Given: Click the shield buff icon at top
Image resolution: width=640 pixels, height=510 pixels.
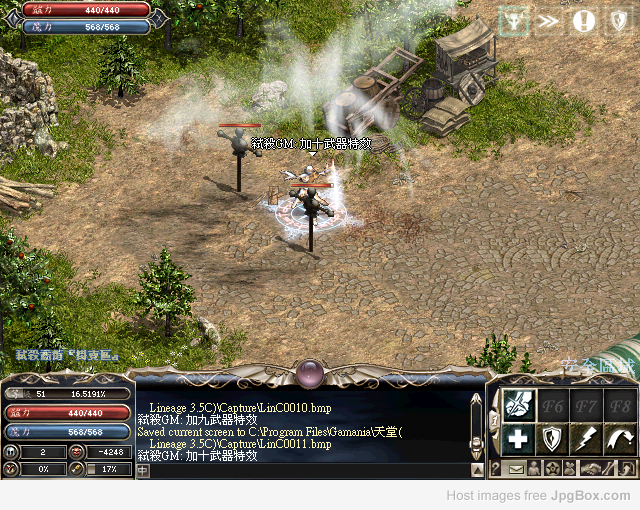Looking at the screenshot, I should pyautogui.click(x=618, y=22).
